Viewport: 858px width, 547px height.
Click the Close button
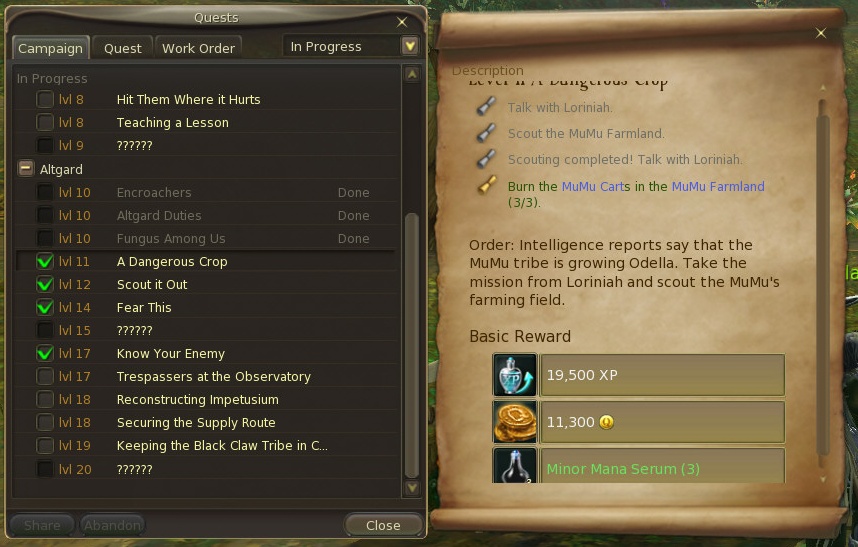pos(382,525)
